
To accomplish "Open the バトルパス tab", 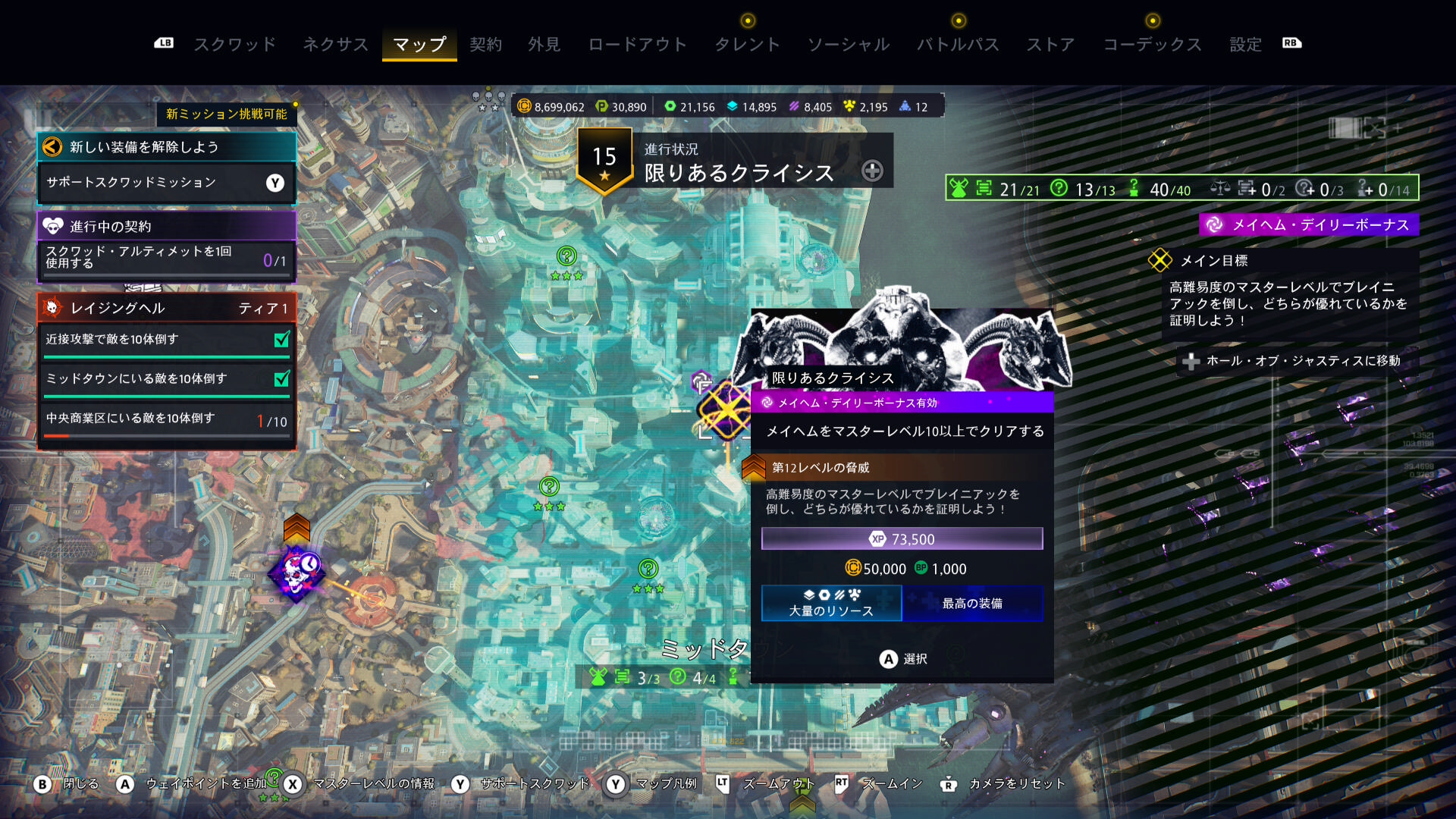I will (x=958, y=45).
